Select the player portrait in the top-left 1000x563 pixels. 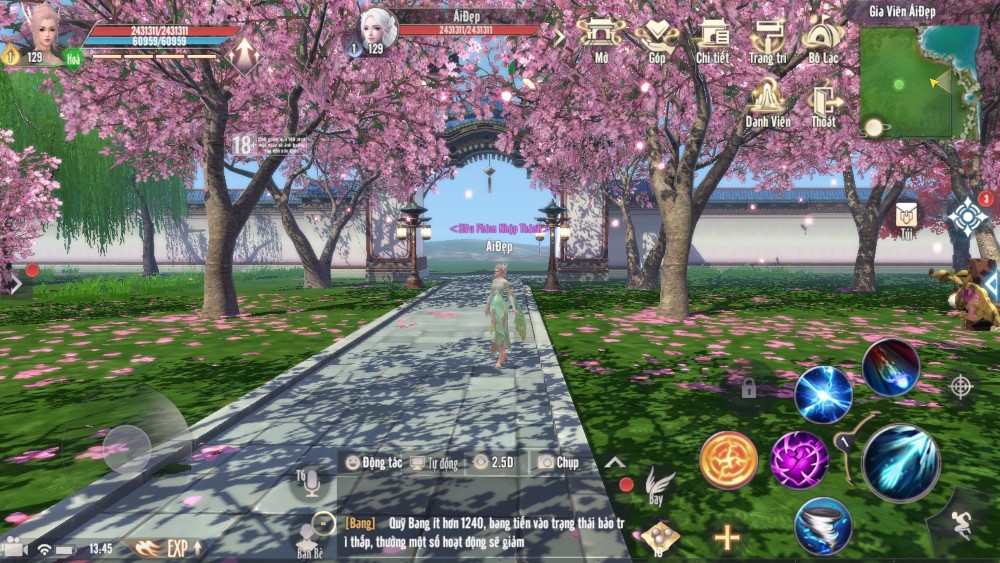pos(41,33)
